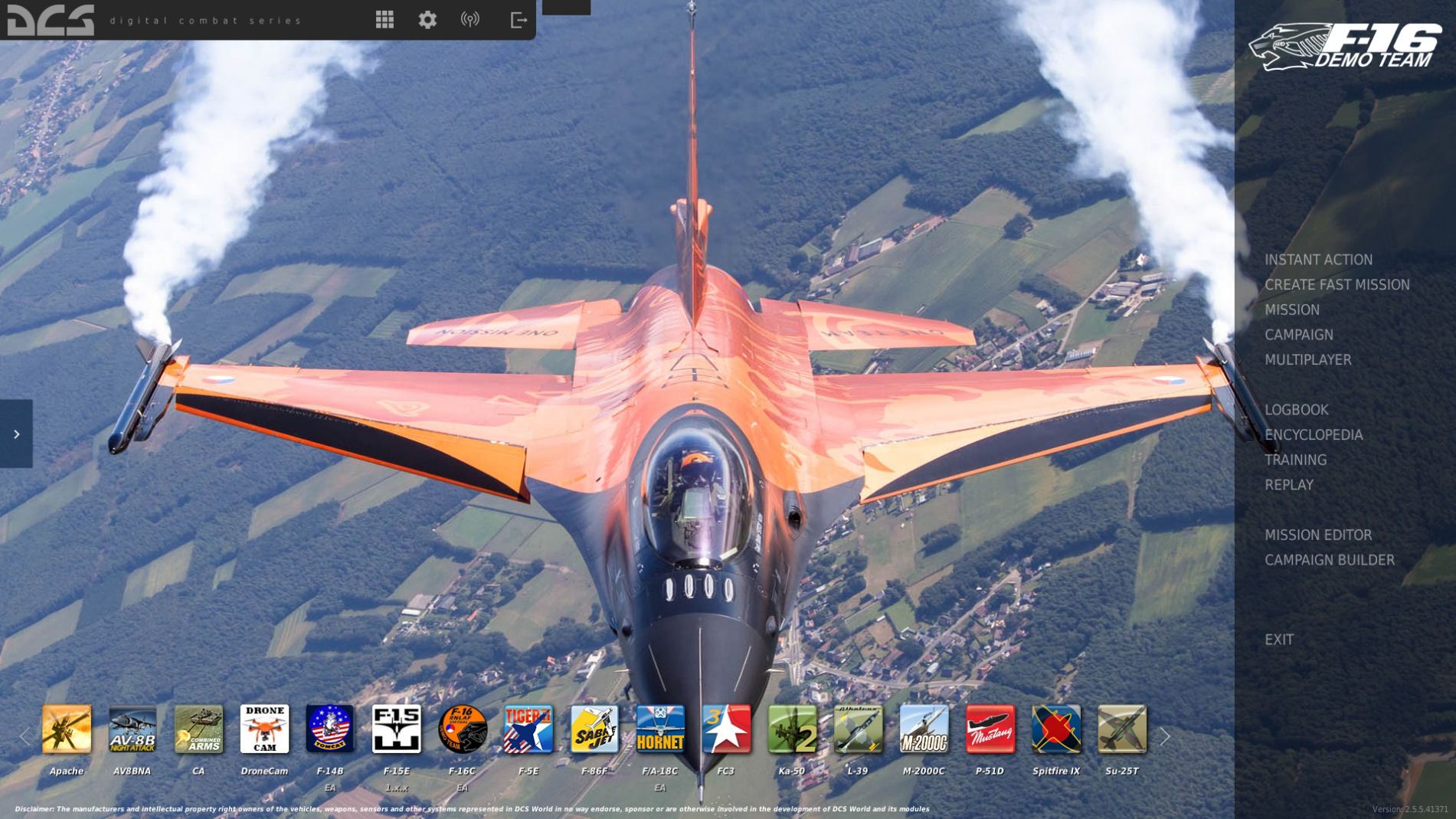Enter Multiplayer mode
This screenshot has width=1456, height=819.
(1307, 360)
